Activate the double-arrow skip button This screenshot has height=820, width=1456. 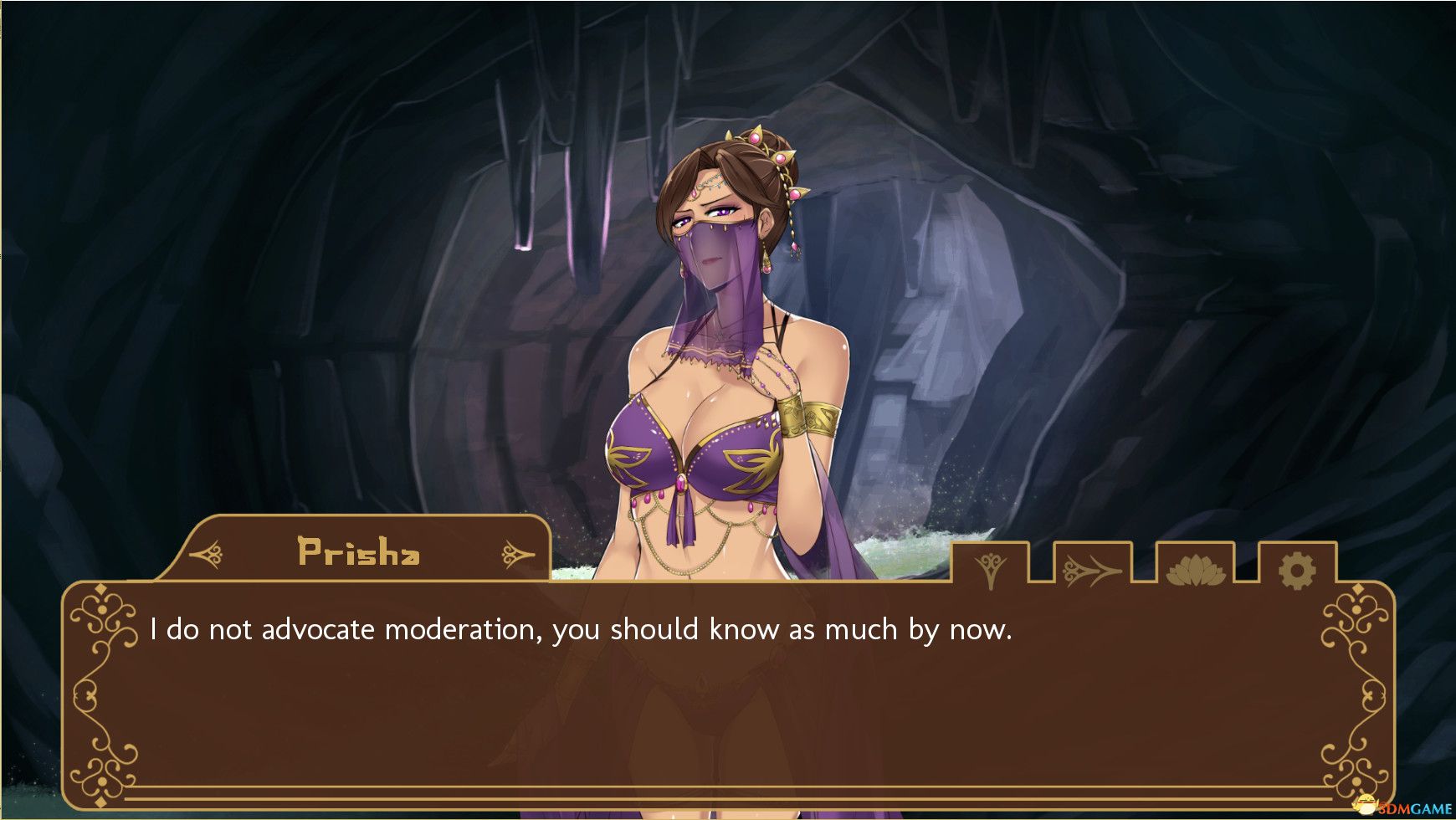coord(1092,571)
